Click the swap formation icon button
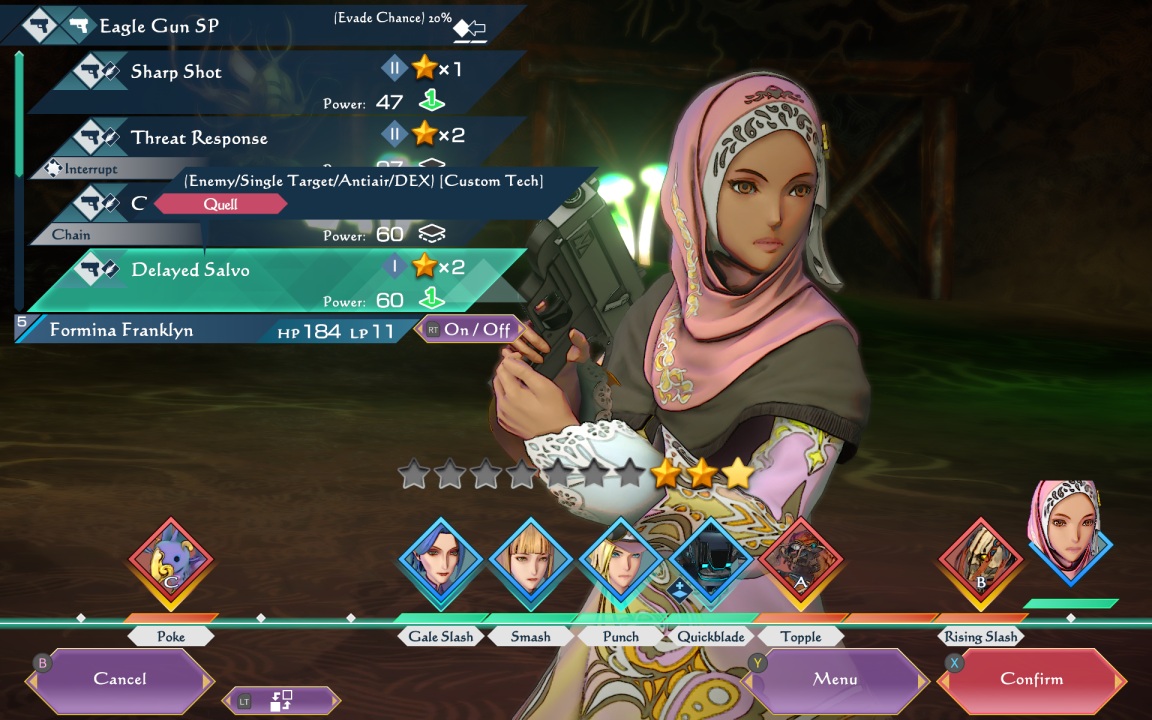Screen dimensions: 1152x720 pos(280,701)
